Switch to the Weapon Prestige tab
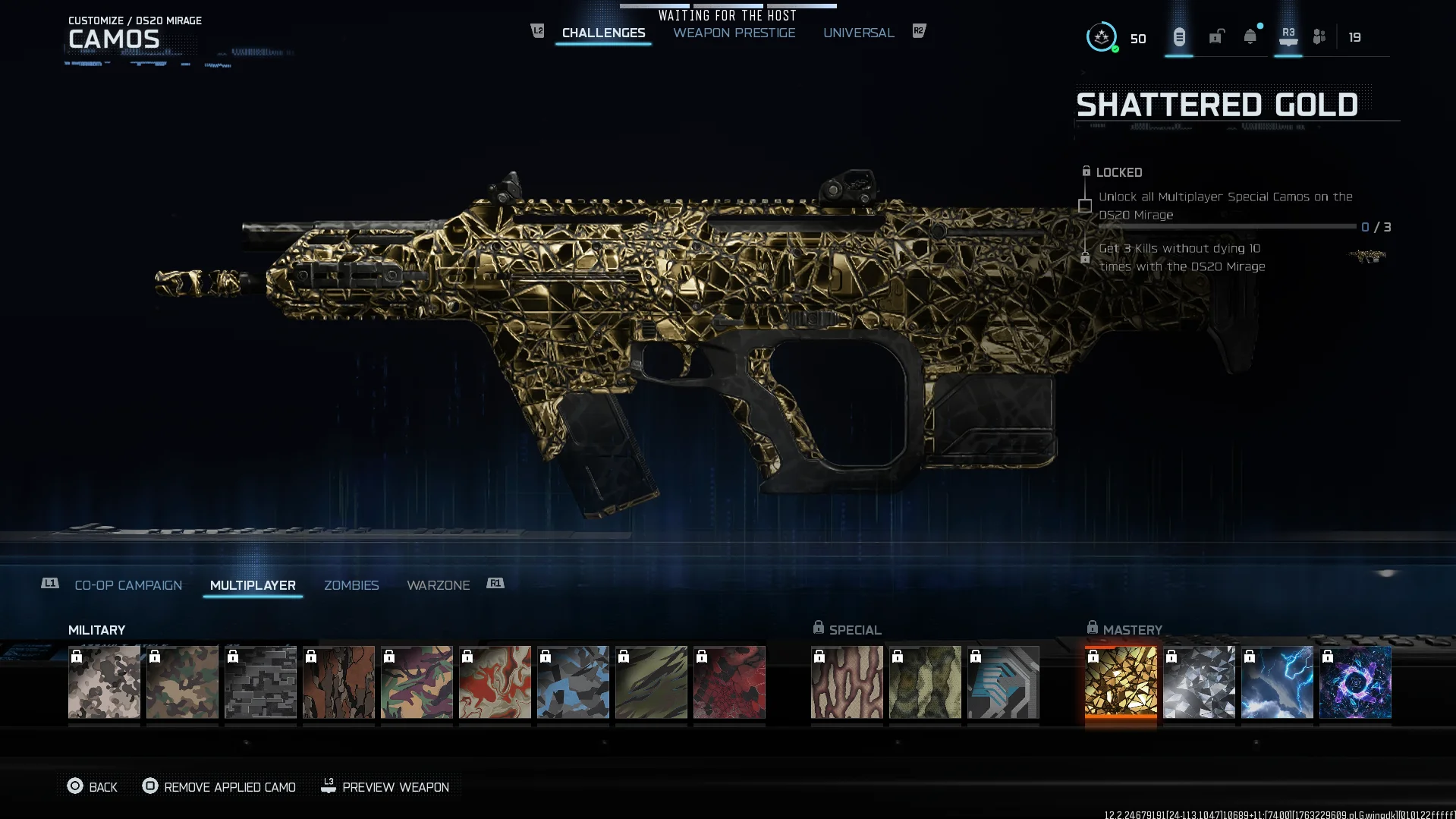1456x819 pixels. tap(733, 33)
